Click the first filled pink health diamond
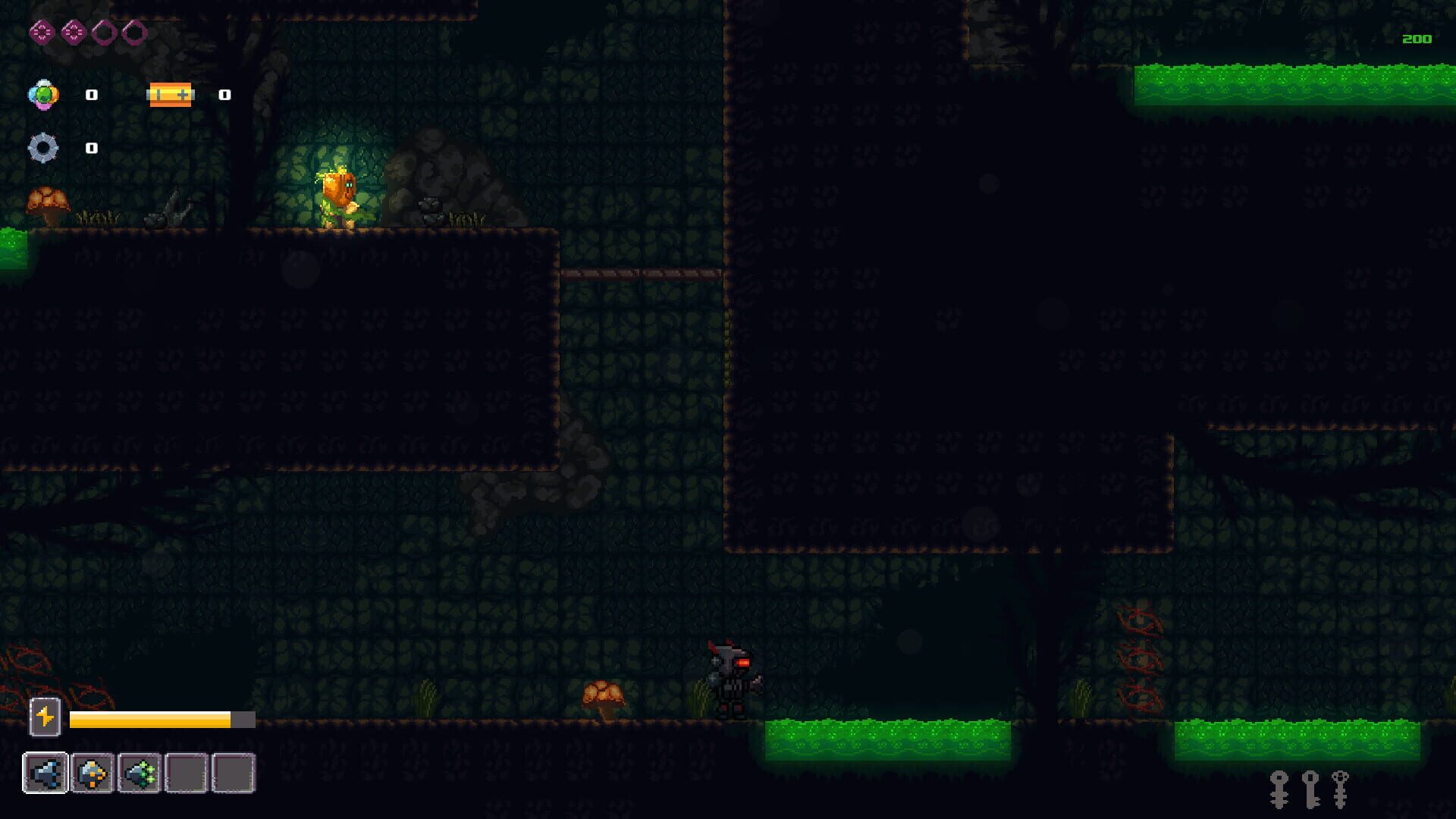This screenshot has width=1456, height=819. tap(42, 31)
